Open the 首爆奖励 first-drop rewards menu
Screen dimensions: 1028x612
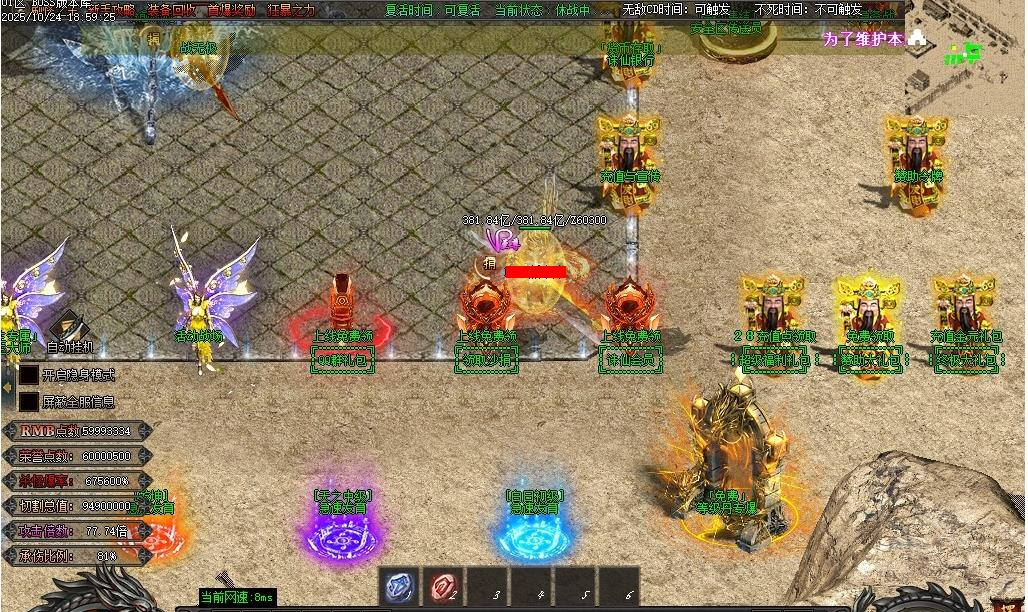(x=231, y=10)
